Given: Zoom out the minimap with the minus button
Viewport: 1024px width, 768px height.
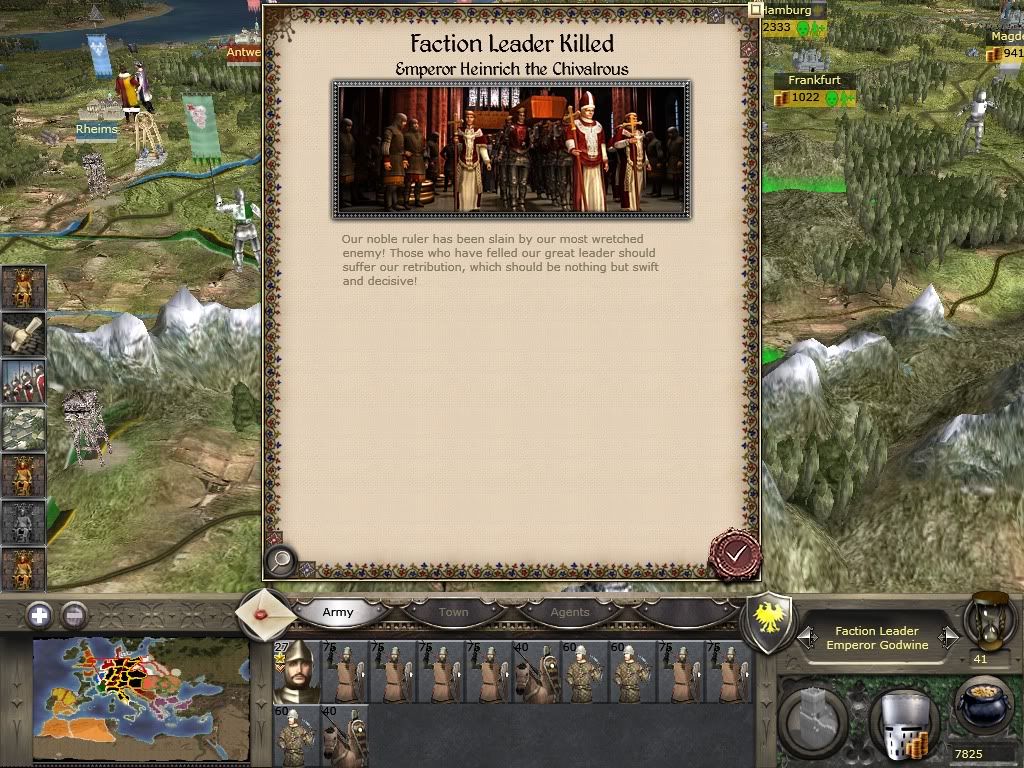Looking at the screenshot, I should (74, 615).
